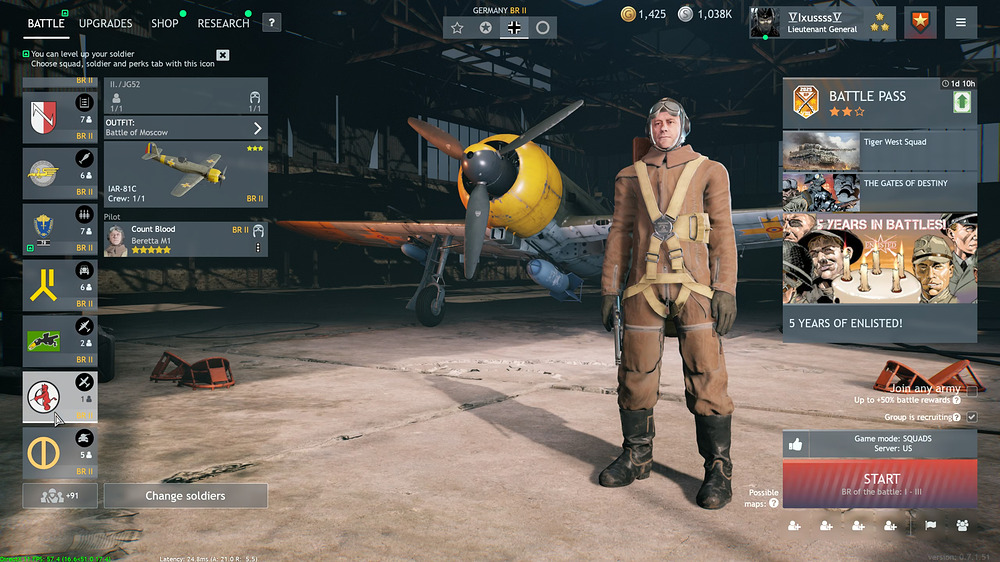Close the soldier level-up hint

tap(223, 55)
